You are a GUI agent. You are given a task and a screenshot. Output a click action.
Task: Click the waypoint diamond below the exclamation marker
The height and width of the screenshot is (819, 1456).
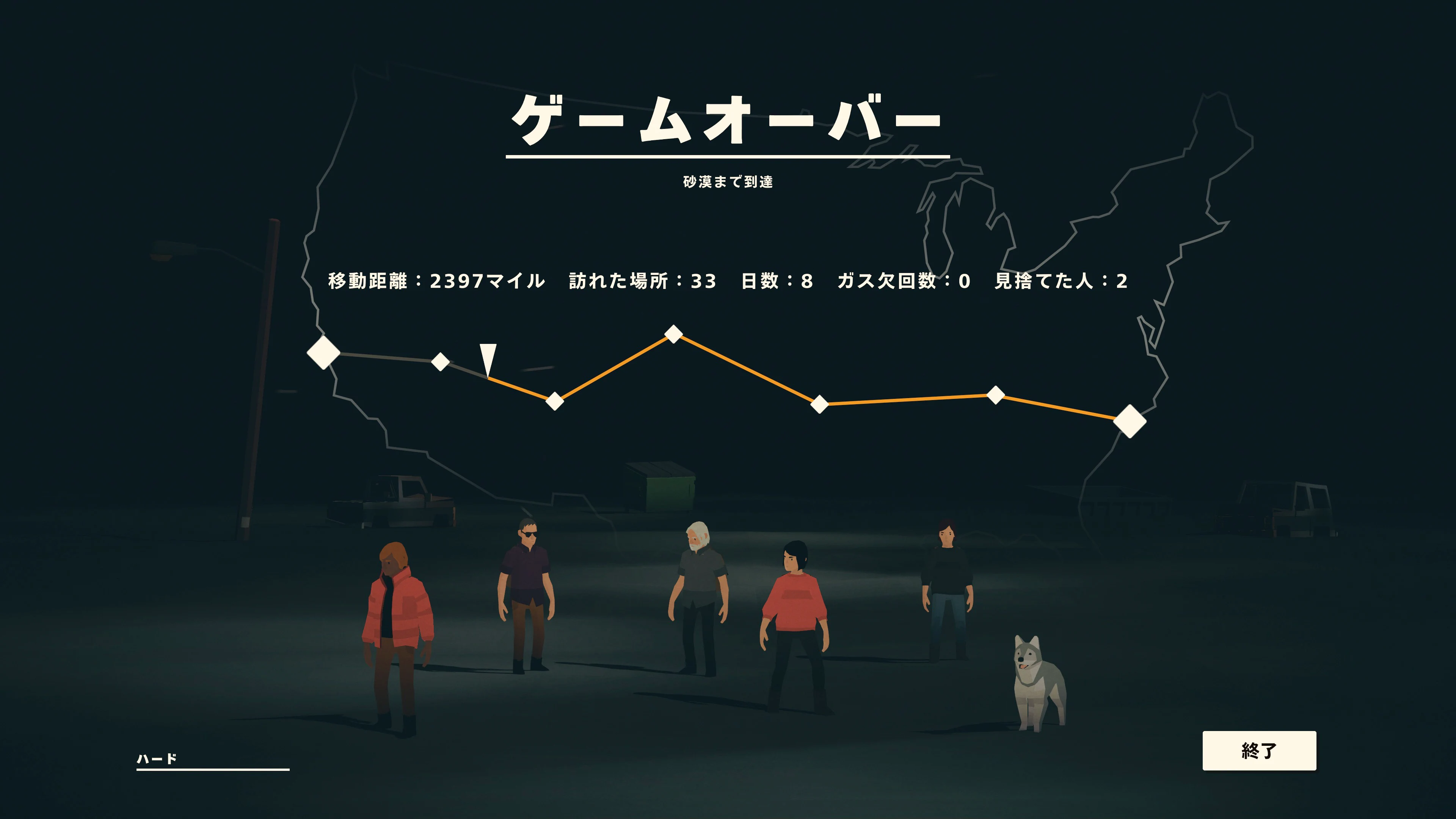(554, 401)
